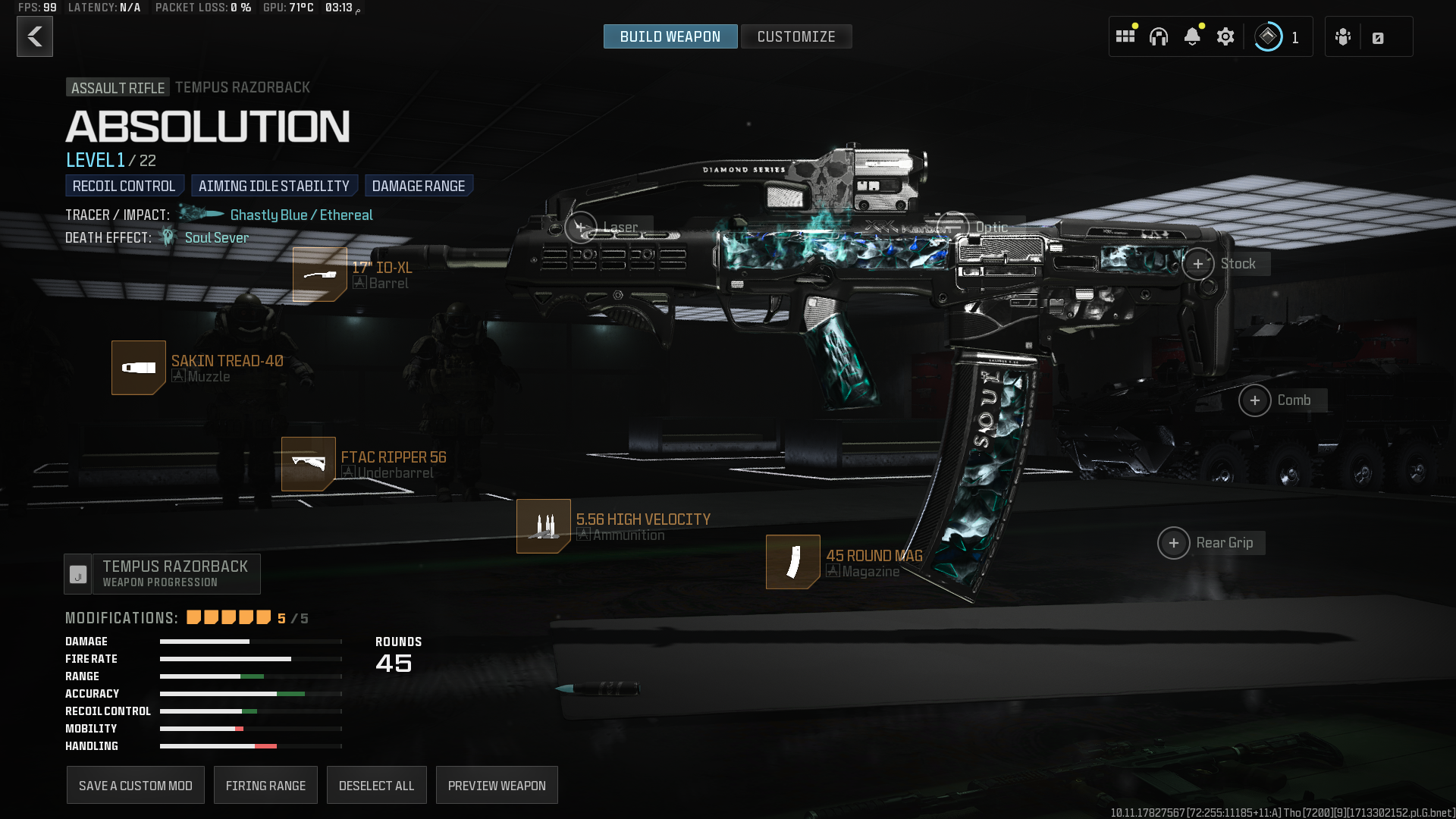Open the 17" IO-XL barrel slot
1456x819 pixels.
[x=320, y=275]
